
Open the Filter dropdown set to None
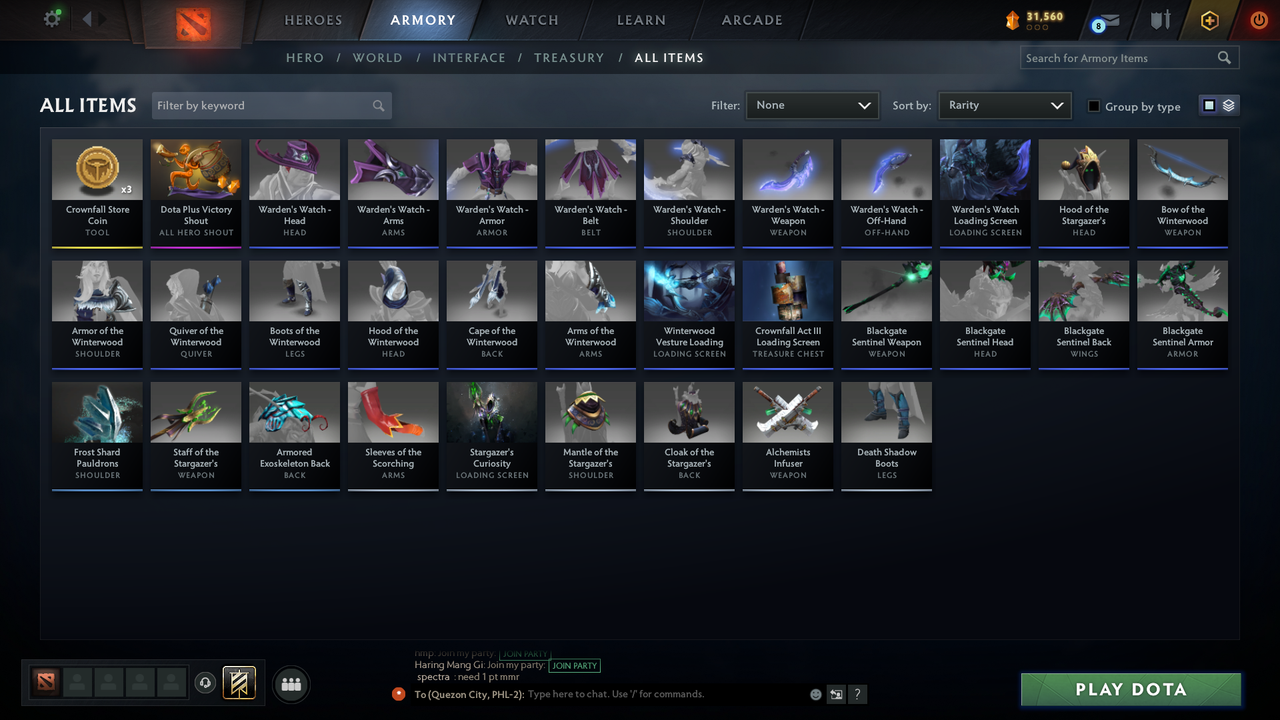tap(811, 105)
